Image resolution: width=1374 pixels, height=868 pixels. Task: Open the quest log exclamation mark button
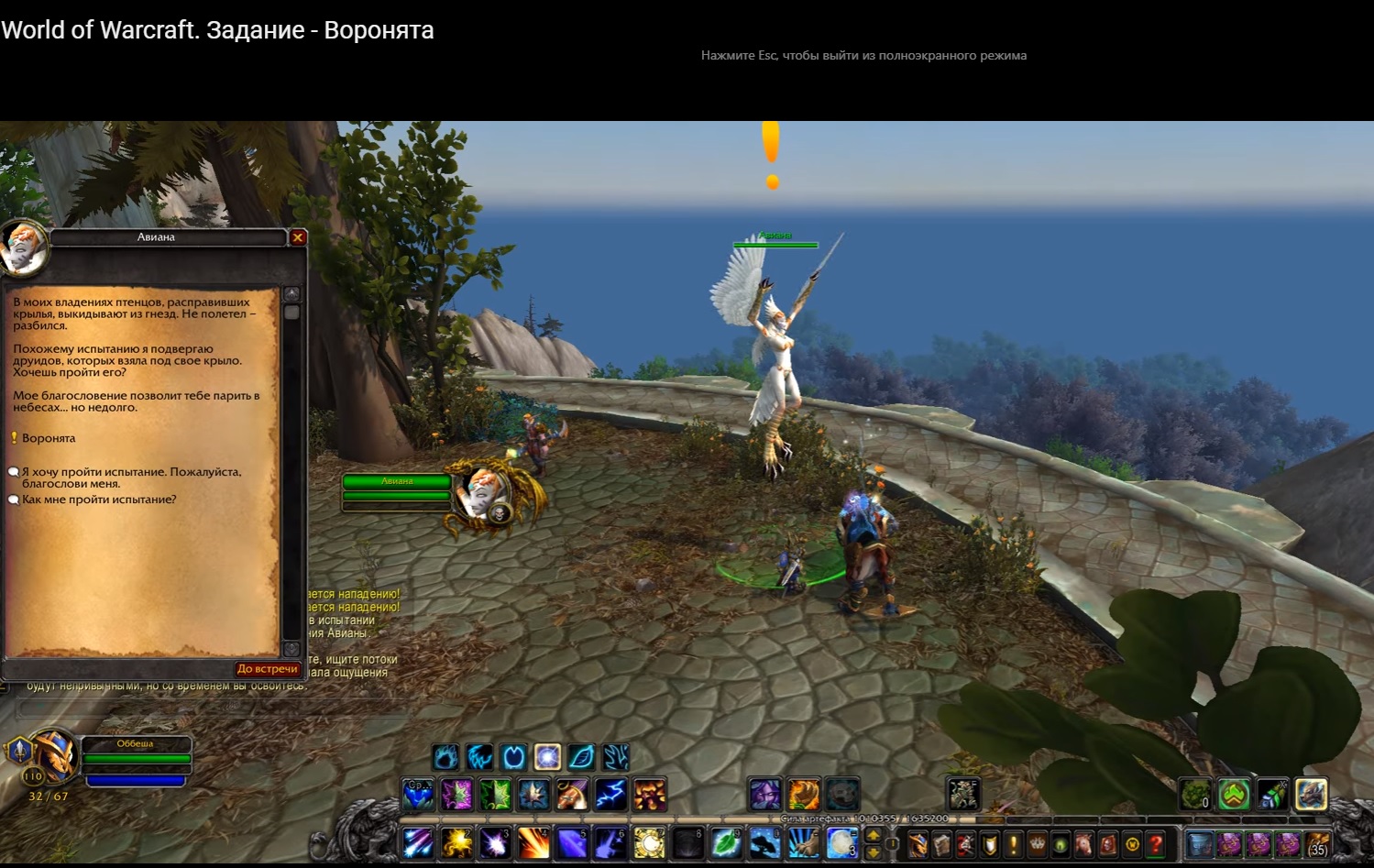[x=1014, y=843]
